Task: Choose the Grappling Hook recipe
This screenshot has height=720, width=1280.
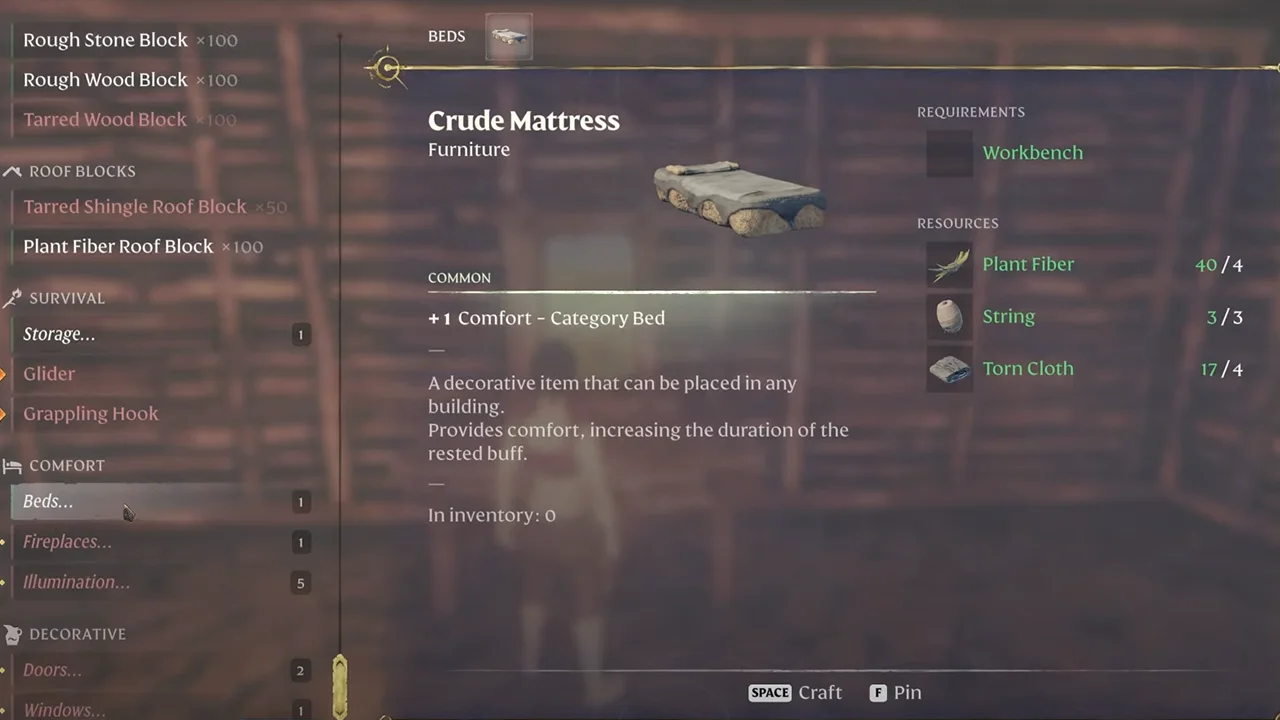Action: click(90, 414)
